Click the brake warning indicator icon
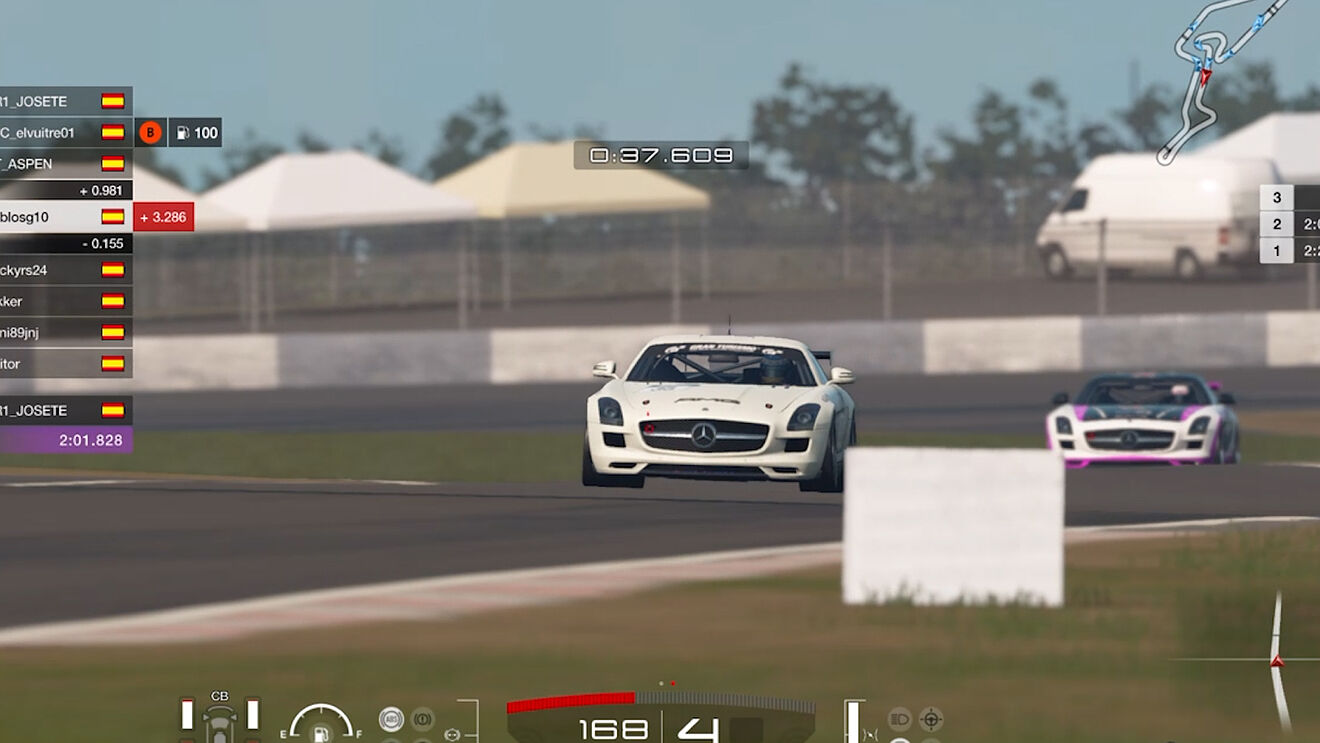1320x743 pixels. coord(423,719)
